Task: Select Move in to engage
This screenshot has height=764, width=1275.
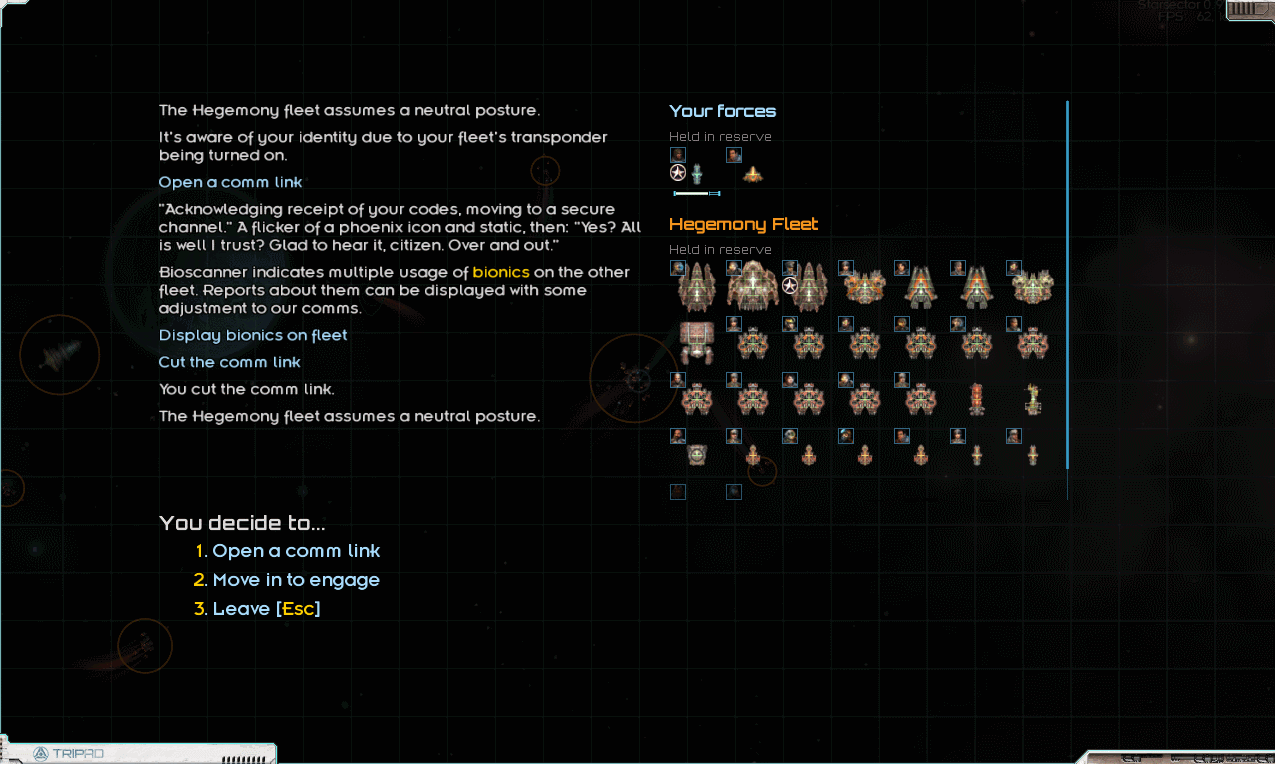Action: [x=296, y=580]
